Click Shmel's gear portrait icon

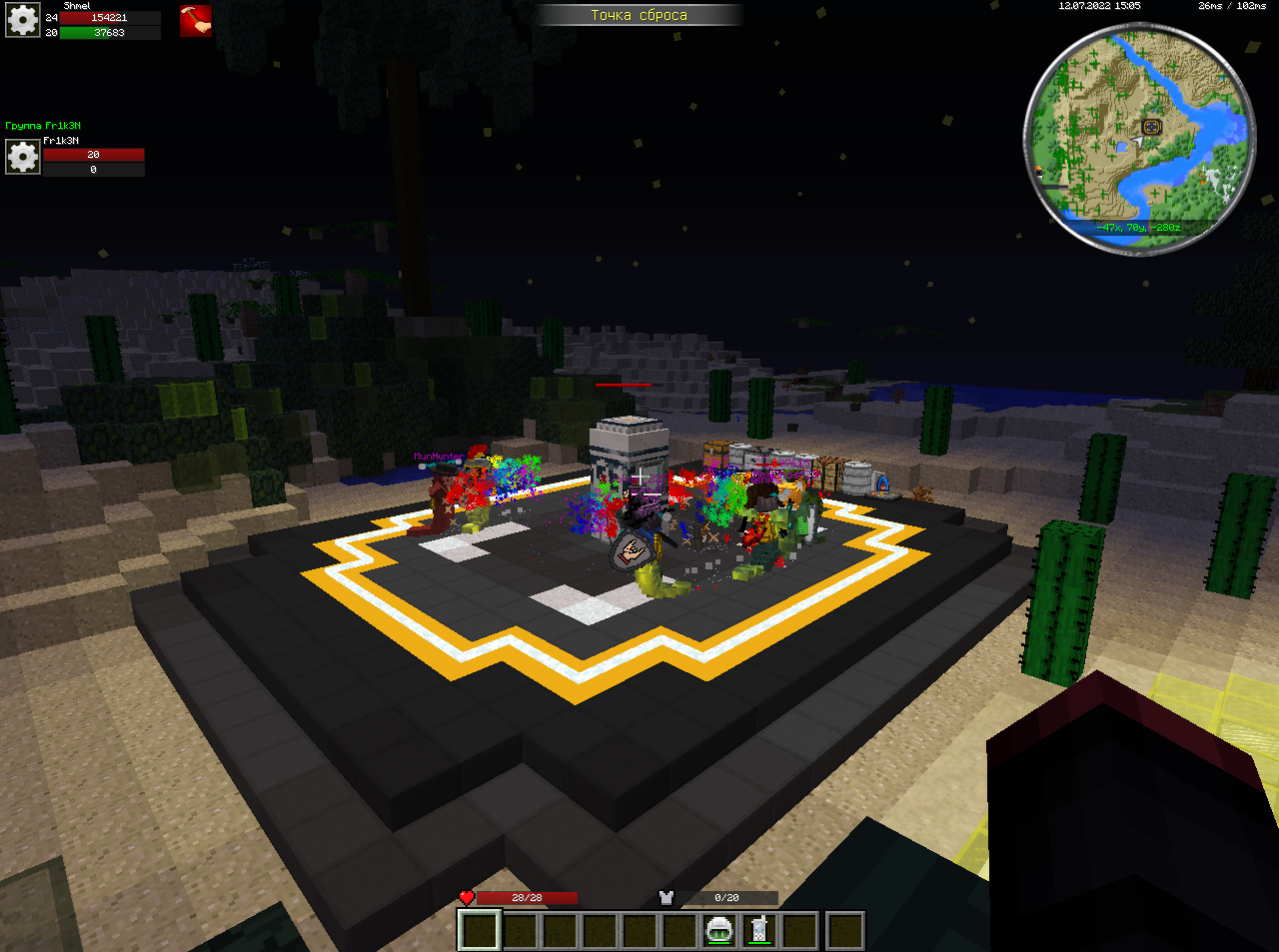[x=23, y=20]
